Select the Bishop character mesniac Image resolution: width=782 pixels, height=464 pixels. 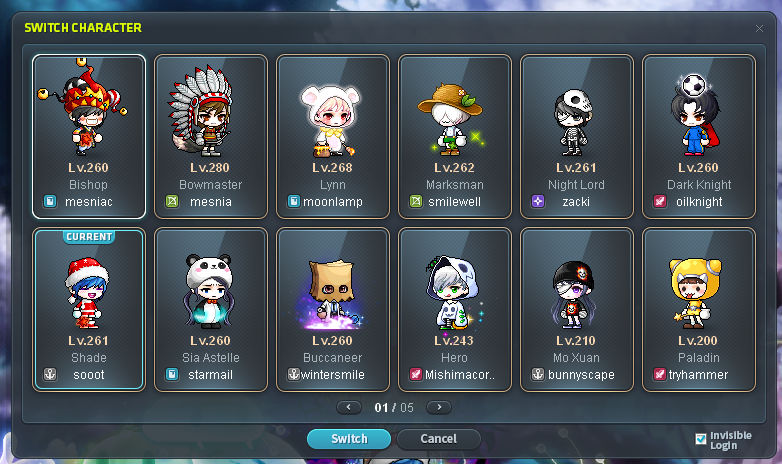(x=88, y=135)
